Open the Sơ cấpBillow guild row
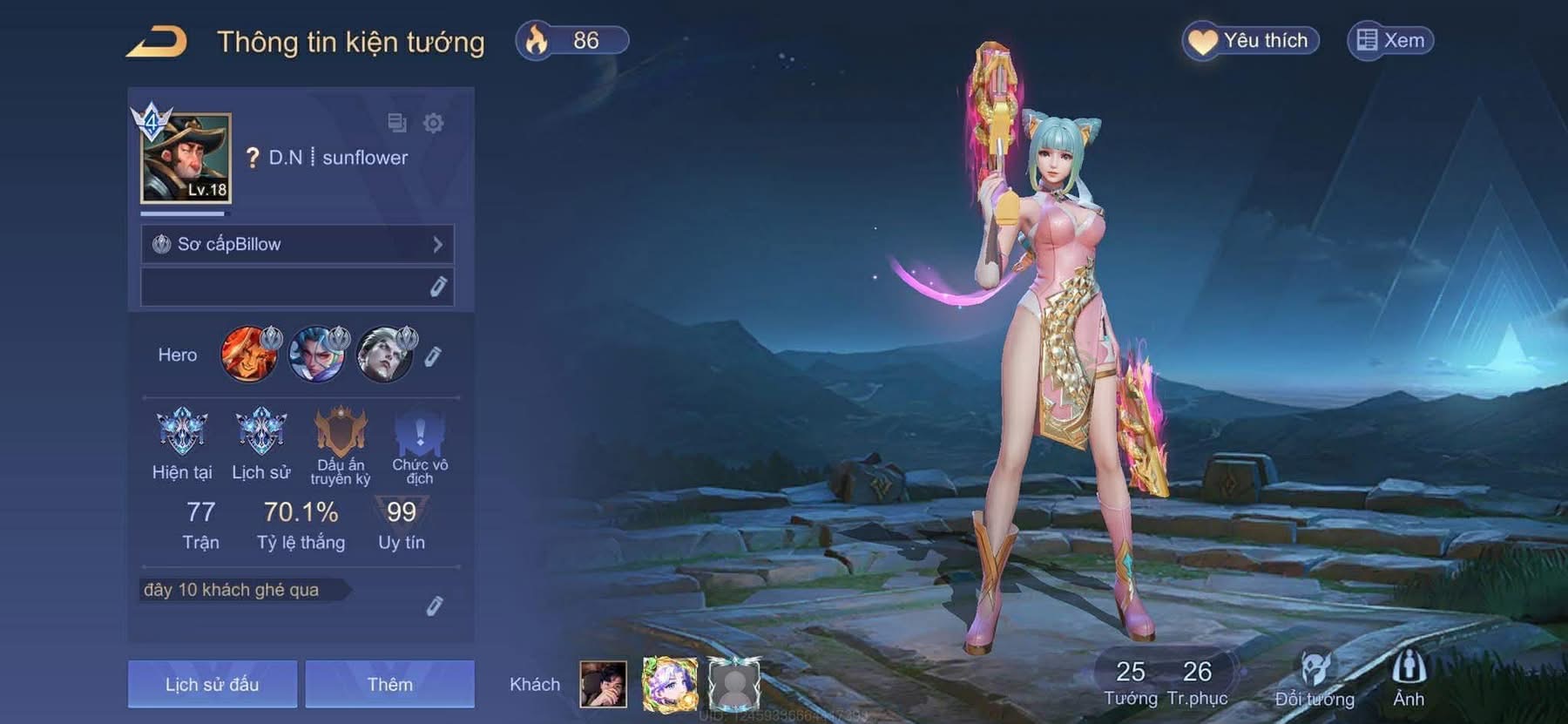This screenshot has width=1568, height=724. pos(297,244)
